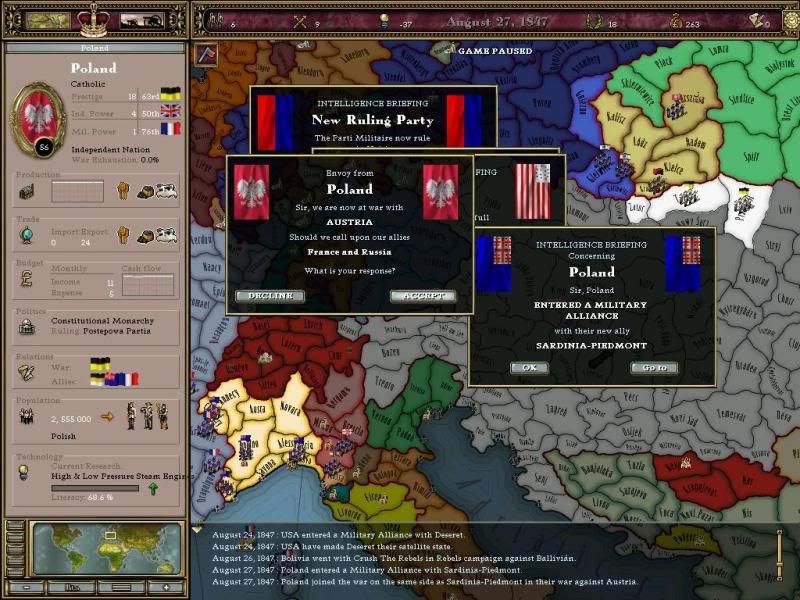Zoom out the map with minus button

click(x=25, y=587)
